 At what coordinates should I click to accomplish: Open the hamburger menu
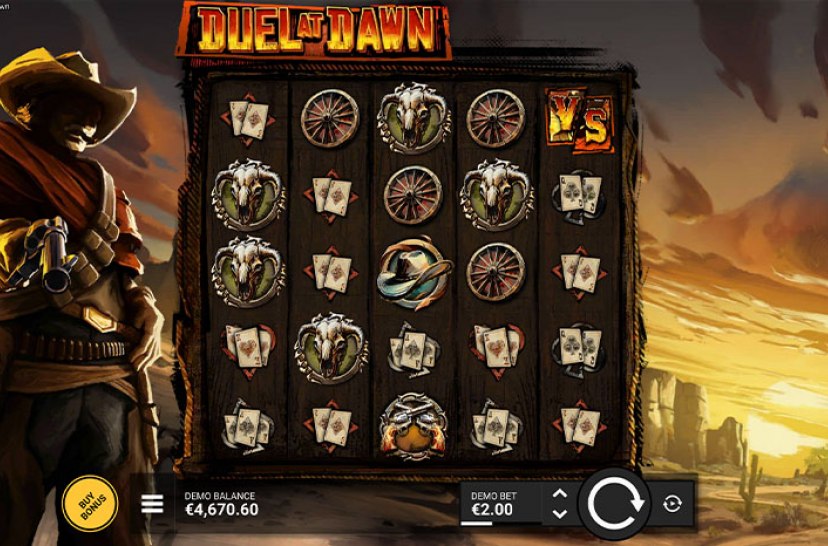pos(152,503)
